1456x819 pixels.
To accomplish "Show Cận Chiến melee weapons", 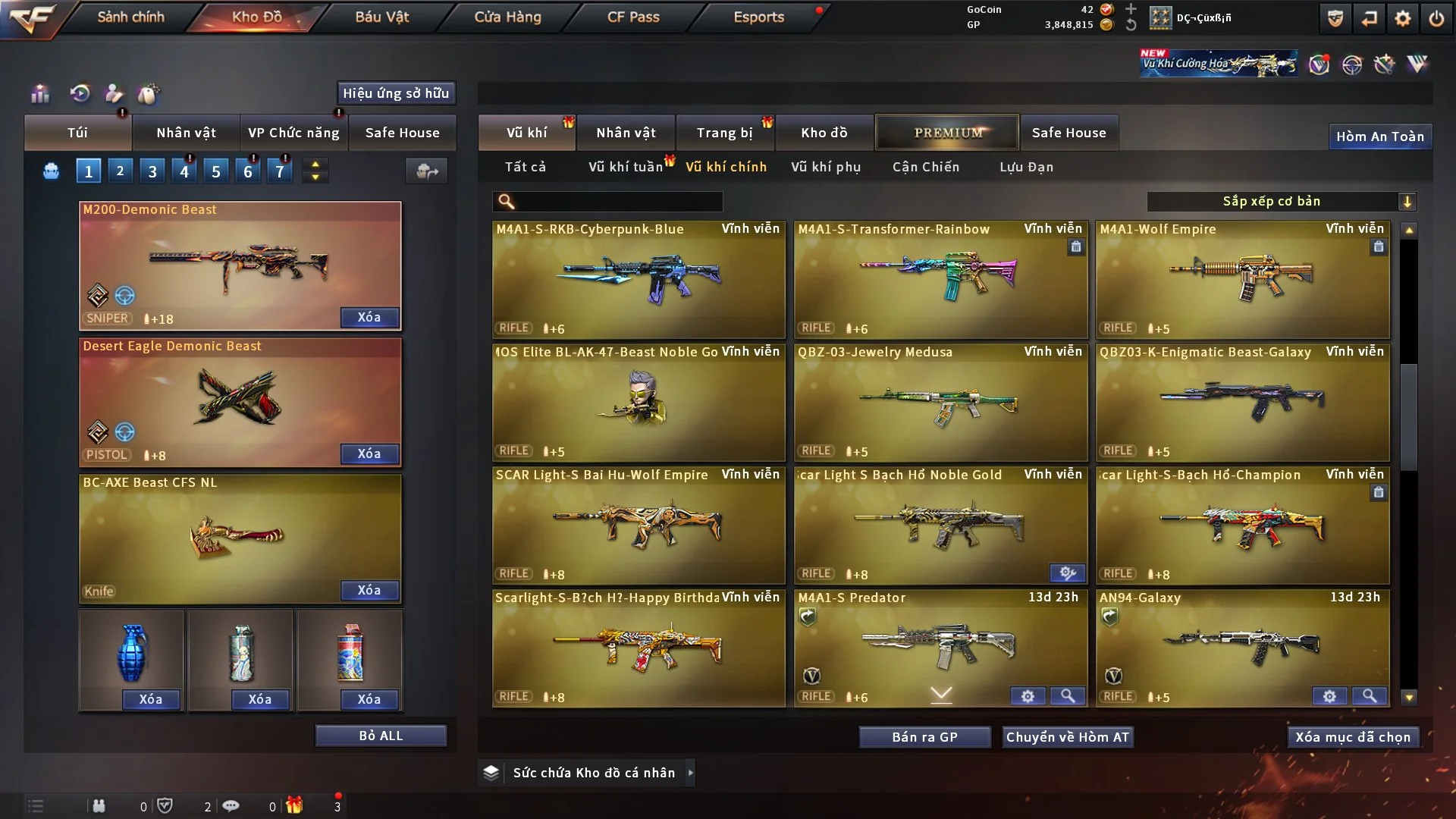I will [x=926, y=167].
